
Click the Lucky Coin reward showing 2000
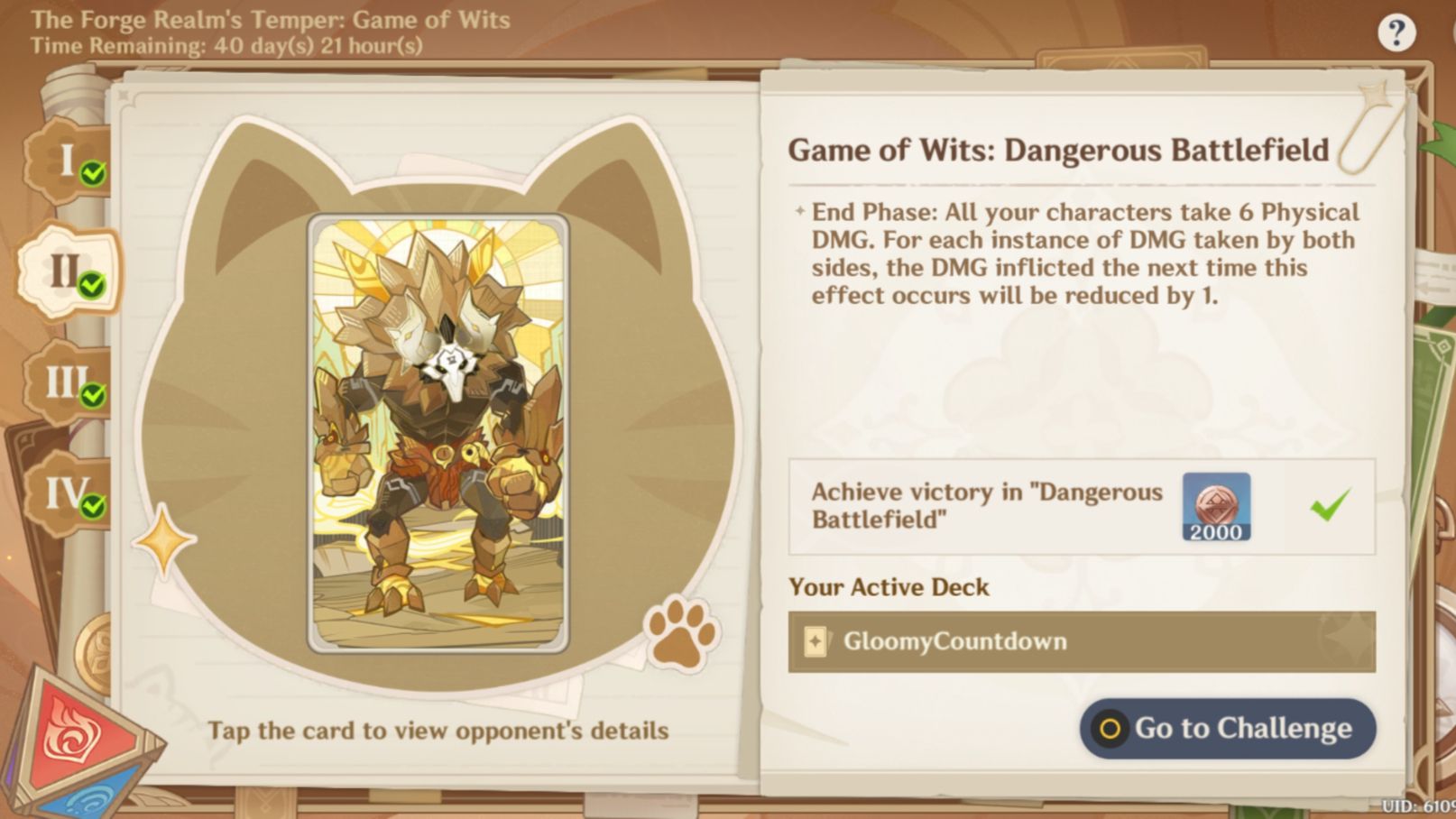coord(1215,508)
